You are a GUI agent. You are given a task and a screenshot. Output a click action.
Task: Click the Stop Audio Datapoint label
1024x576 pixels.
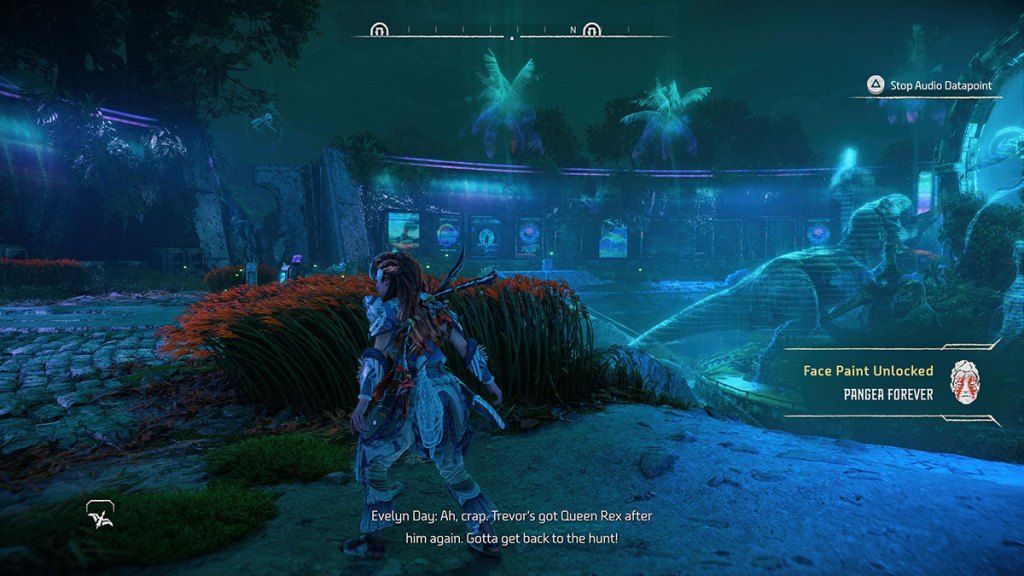point(941,86)
